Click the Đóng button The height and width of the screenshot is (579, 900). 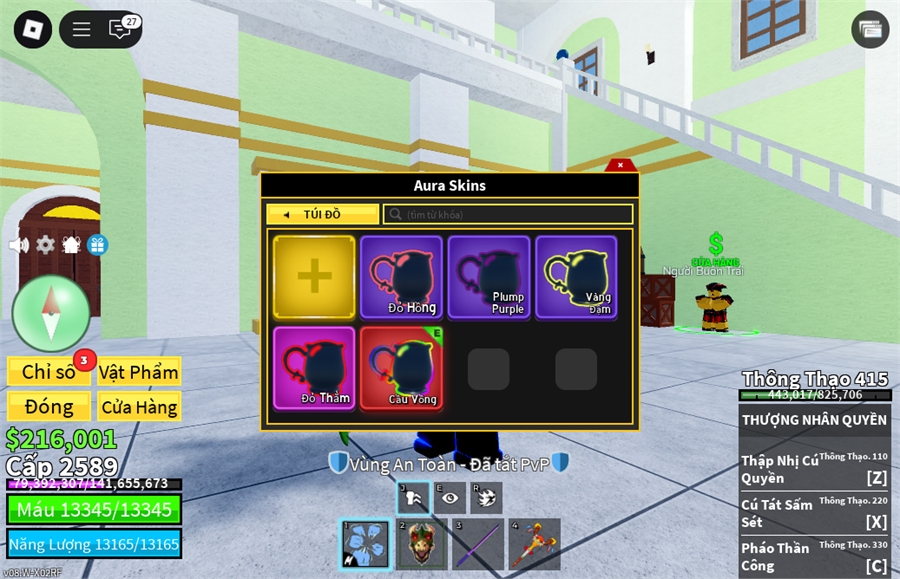click(49, 406)
